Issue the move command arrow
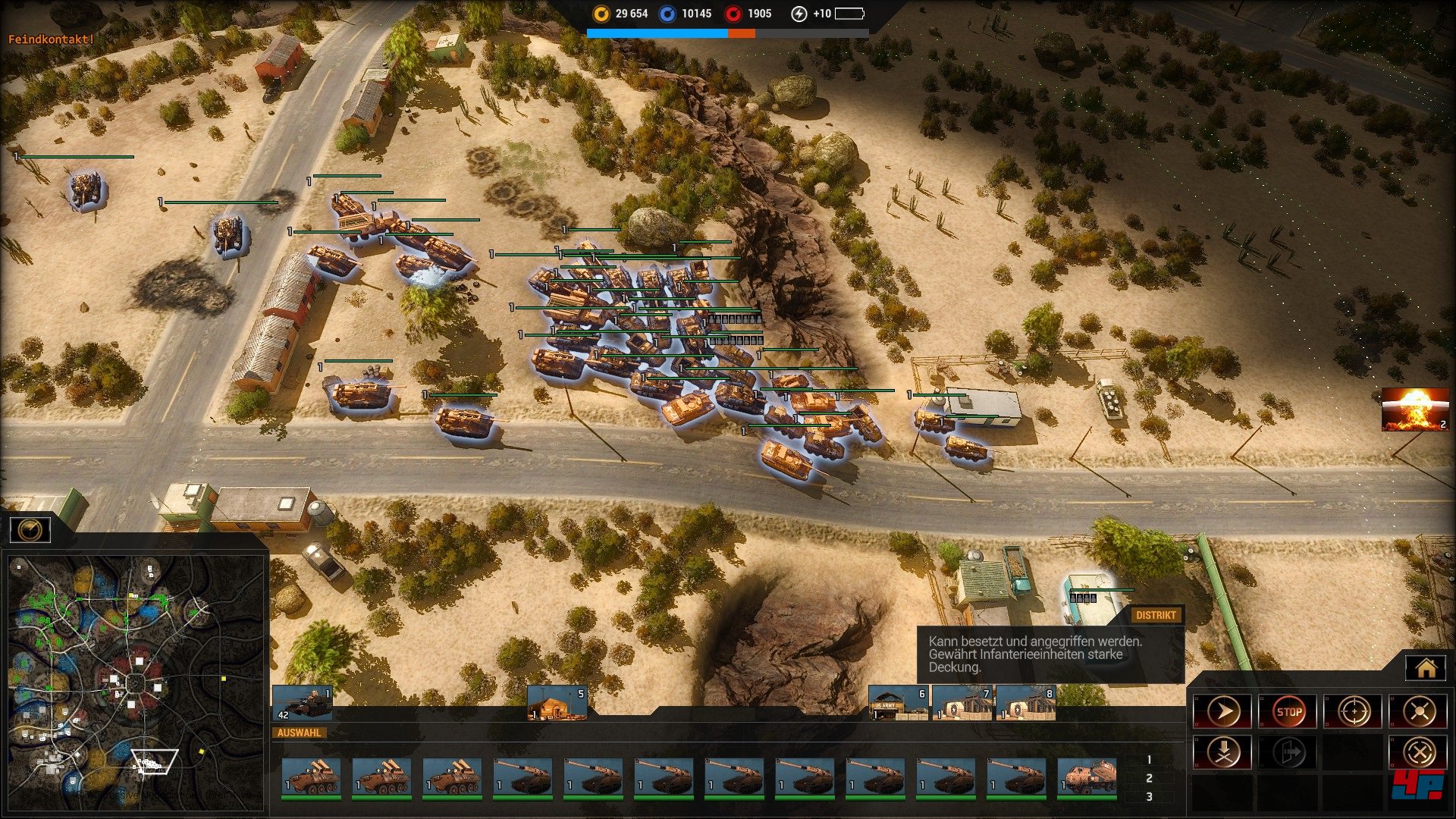 pos(1222,711)
